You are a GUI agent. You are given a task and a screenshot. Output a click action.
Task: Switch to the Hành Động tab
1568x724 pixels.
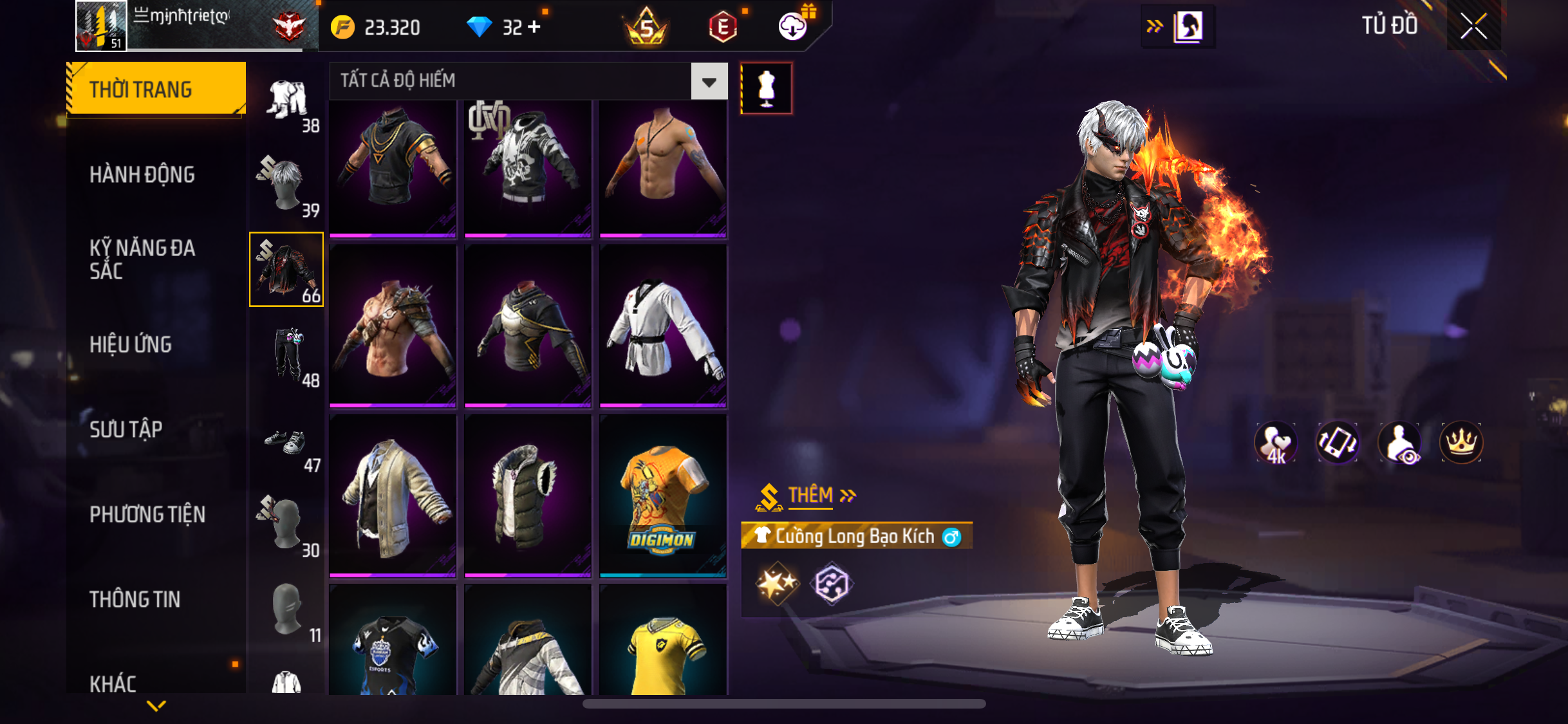[x=142, y=174]
